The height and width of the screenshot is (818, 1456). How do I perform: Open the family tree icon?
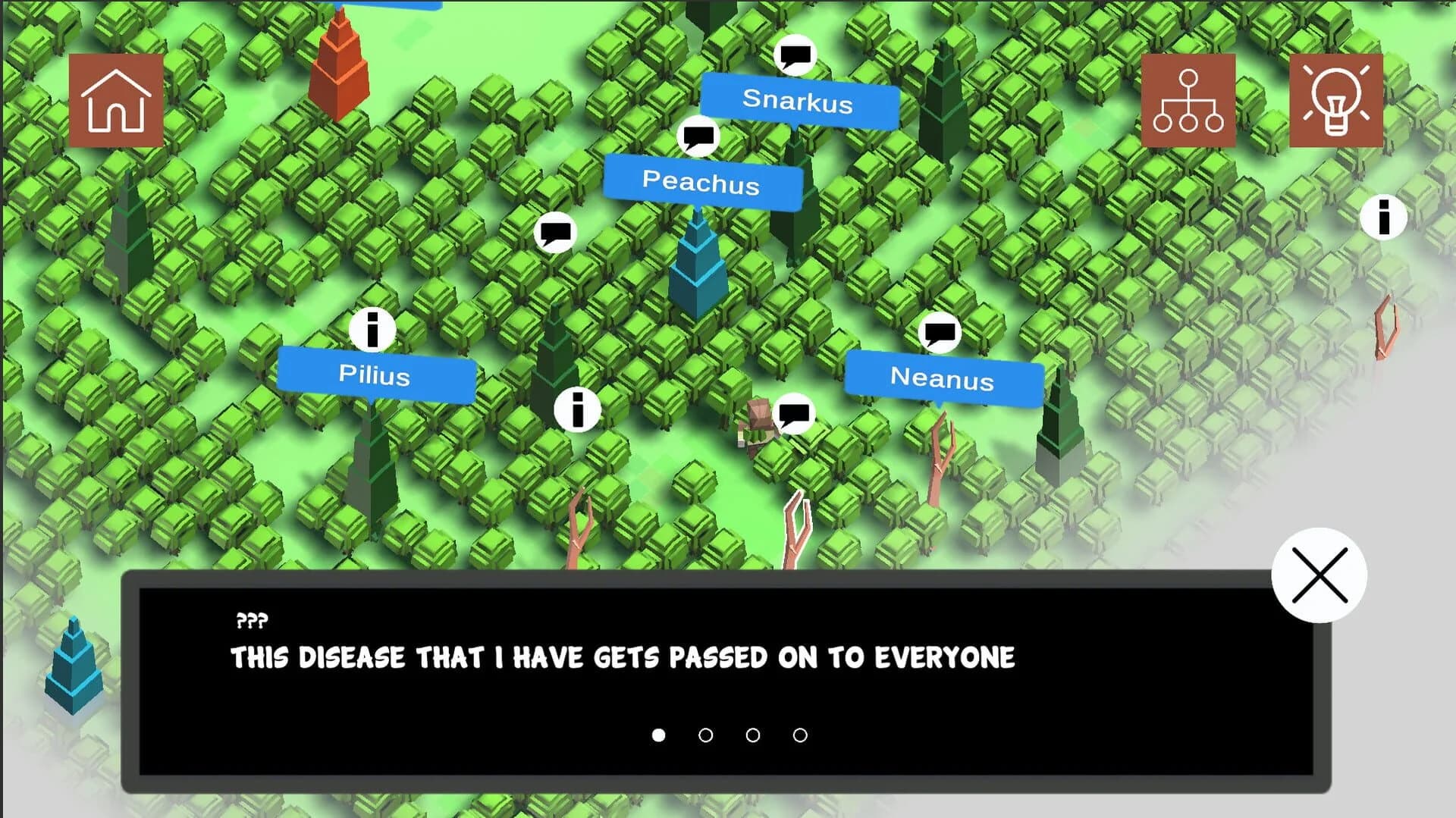pos(1188,102)
